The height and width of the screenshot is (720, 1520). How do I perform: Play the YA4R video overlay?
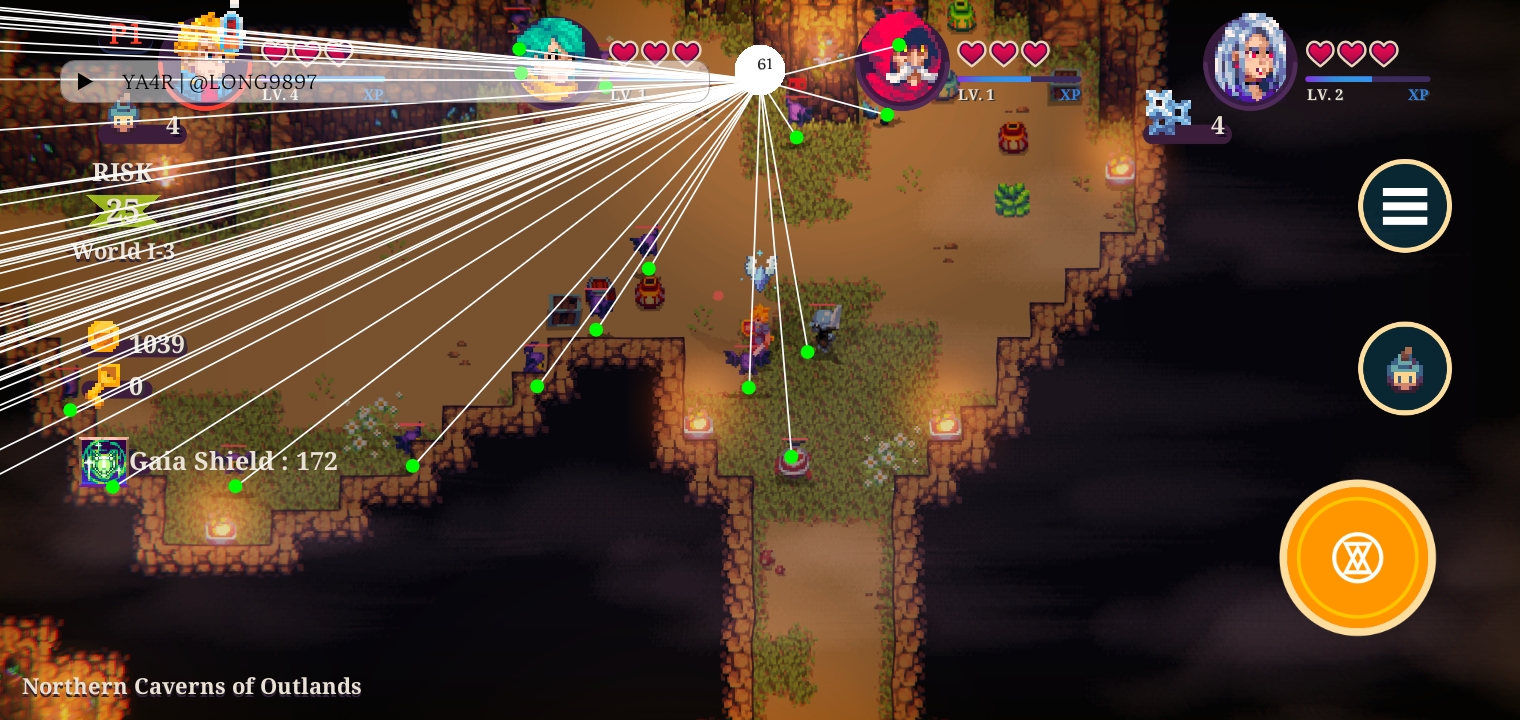coord(86,82)
